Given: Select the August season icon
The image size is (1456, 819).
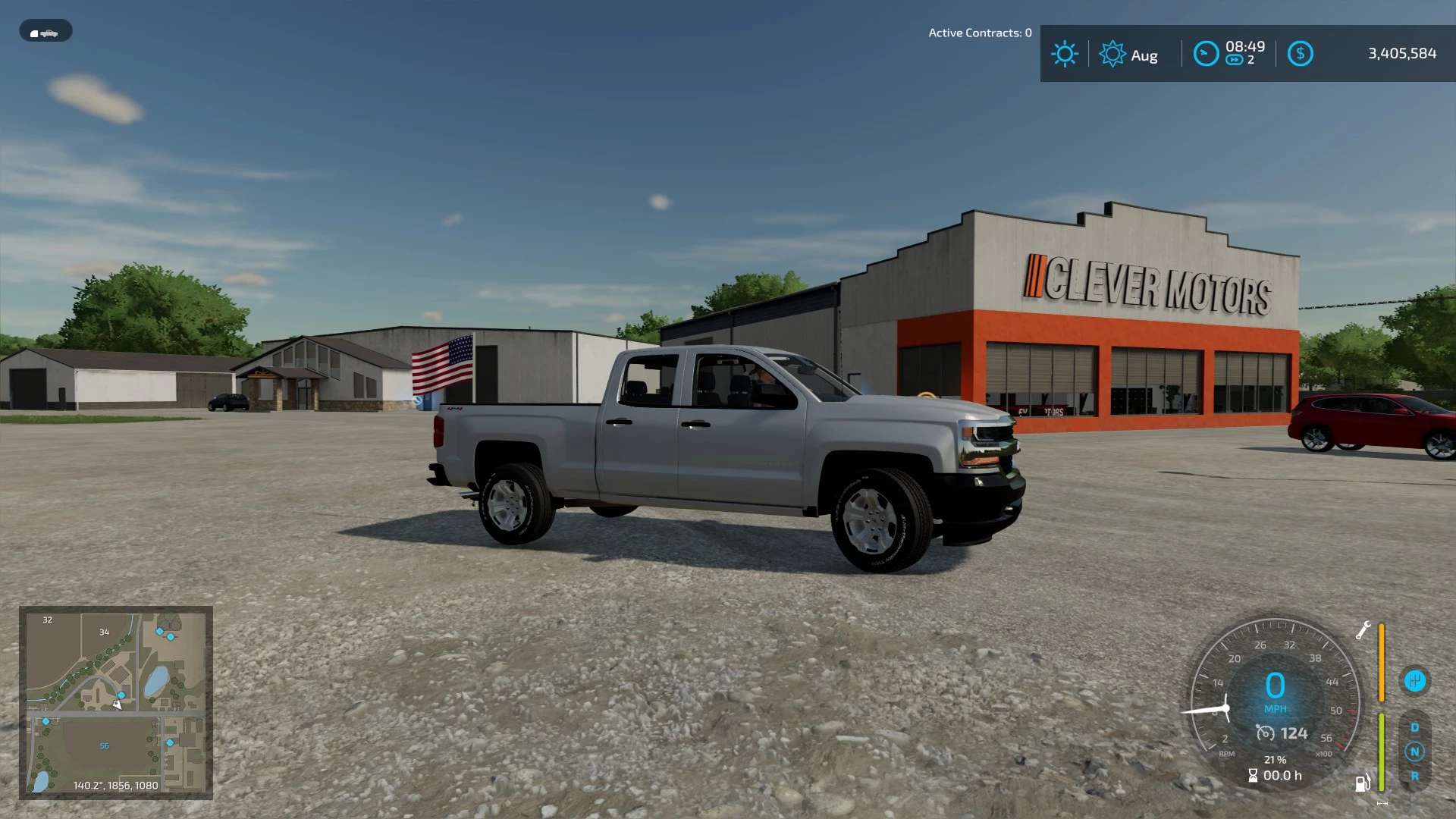Looking at the screenshot, I should (x=1112, y=54).
